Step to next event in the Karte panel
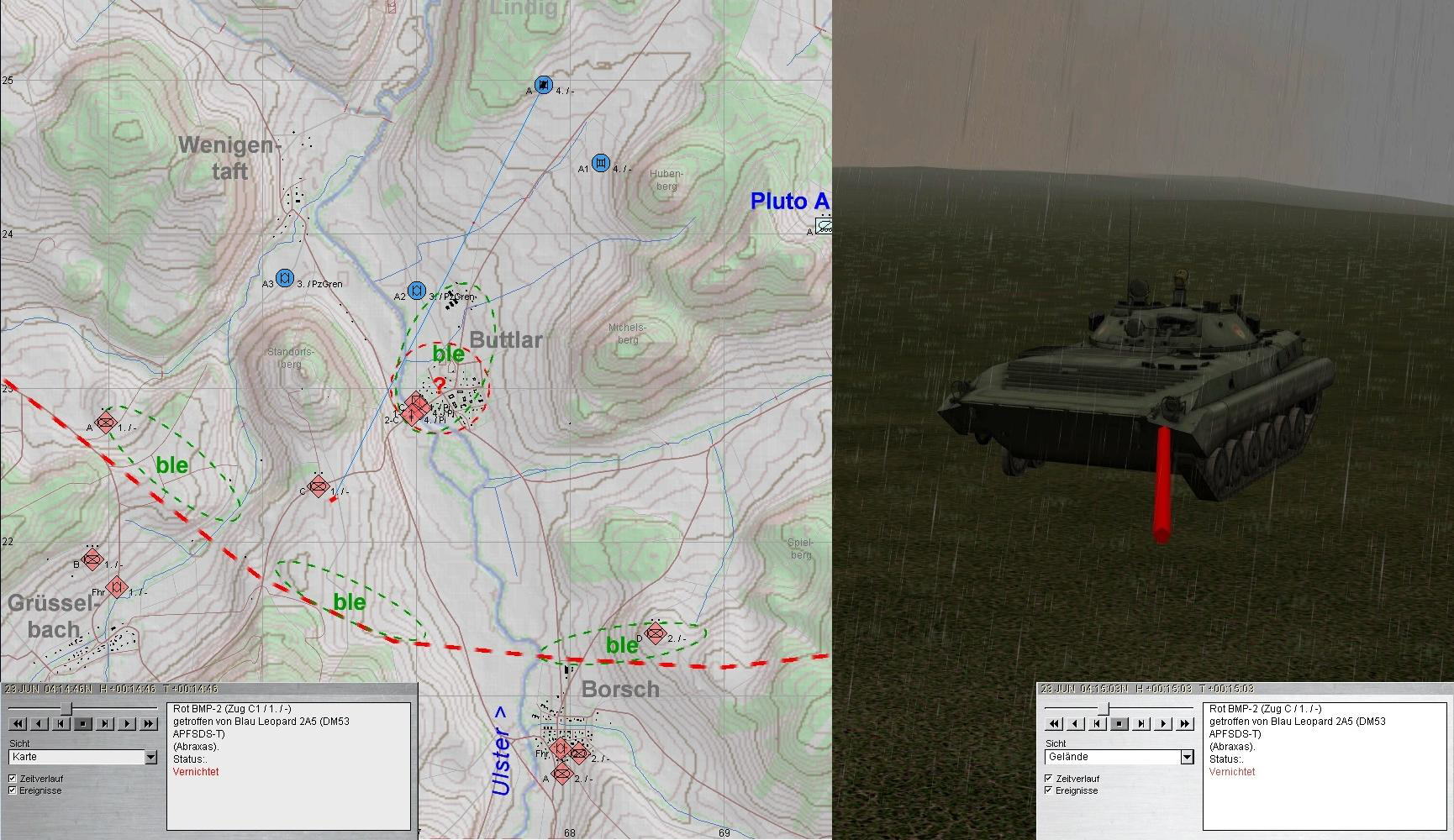Image resolution: width=1454 pixels, height=840 pixels. [105, 723]
